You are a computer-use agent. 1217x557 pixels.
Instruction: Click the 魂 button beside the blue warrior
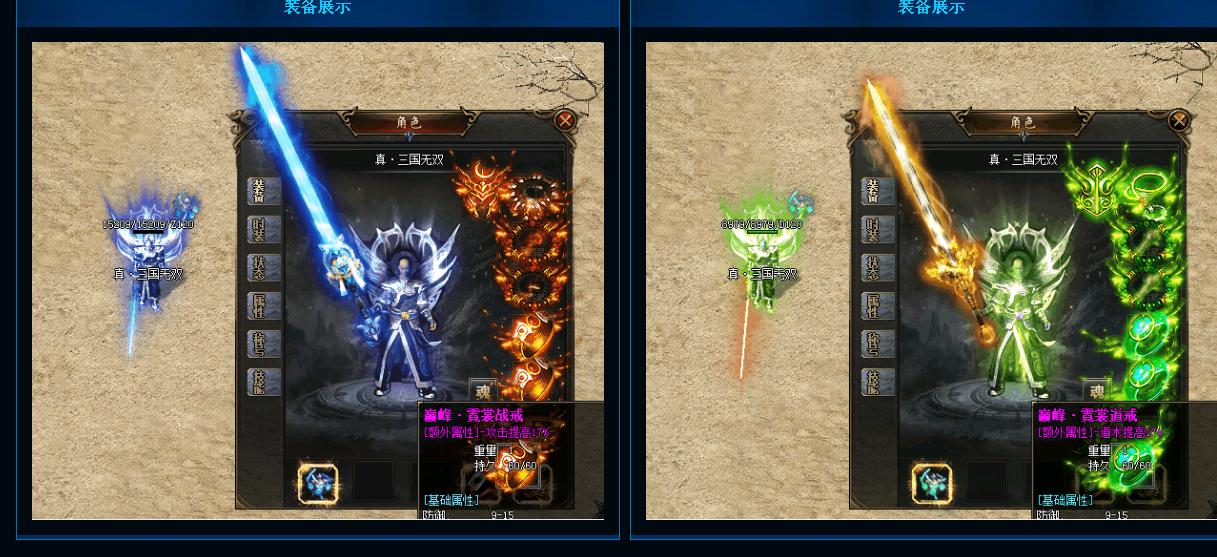click(483, 392)
